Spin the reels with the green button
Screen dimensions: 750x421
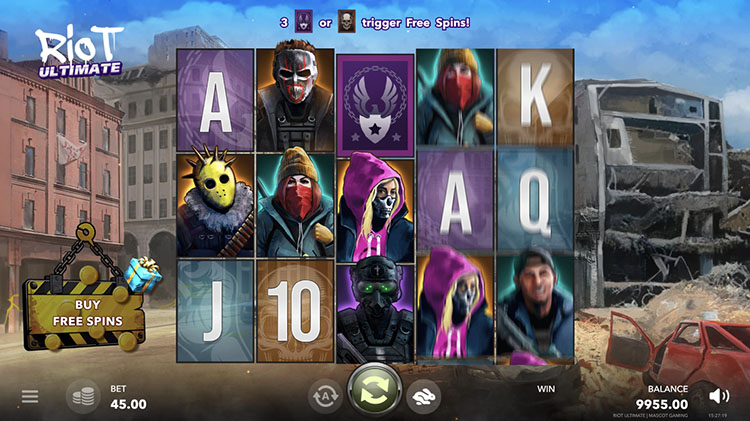pos(374,391)
